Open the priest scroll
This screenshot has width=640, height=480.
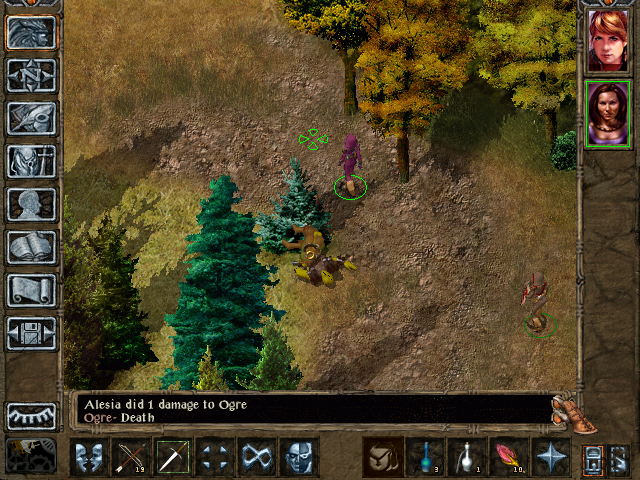click(31, 290)
